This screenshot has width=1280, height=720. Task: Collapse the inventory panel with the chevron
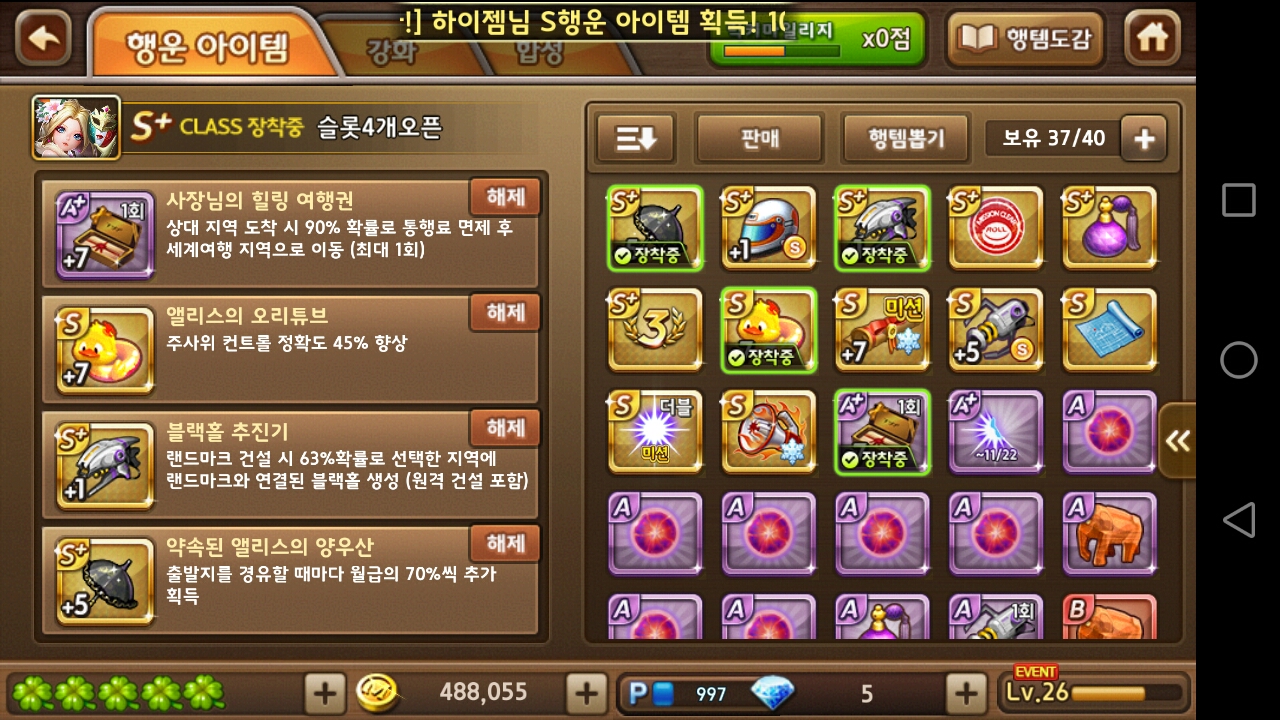1177,438
